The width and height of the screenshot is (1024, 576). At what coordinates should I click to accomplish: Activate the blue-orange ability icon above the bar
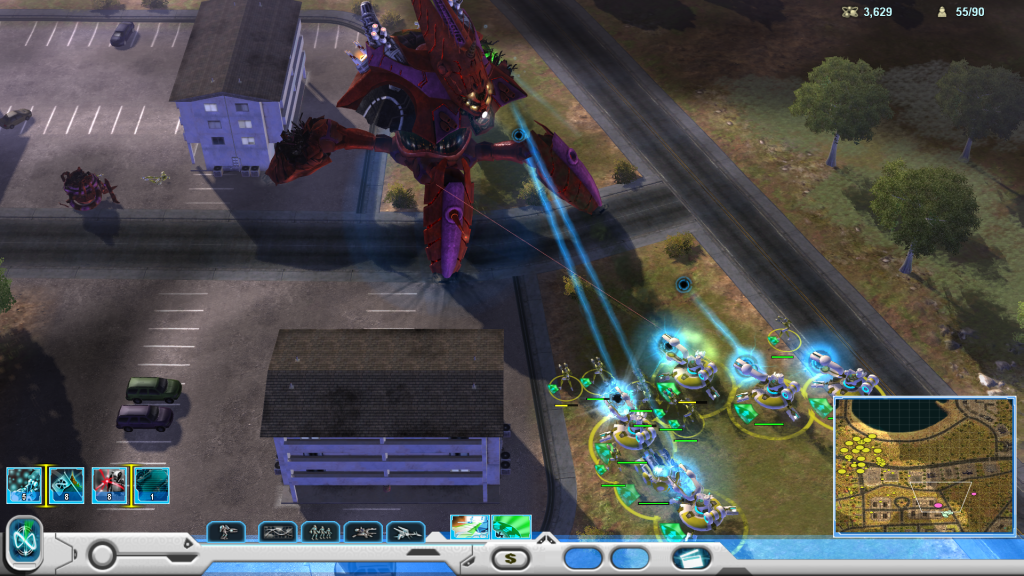[469, 526]
